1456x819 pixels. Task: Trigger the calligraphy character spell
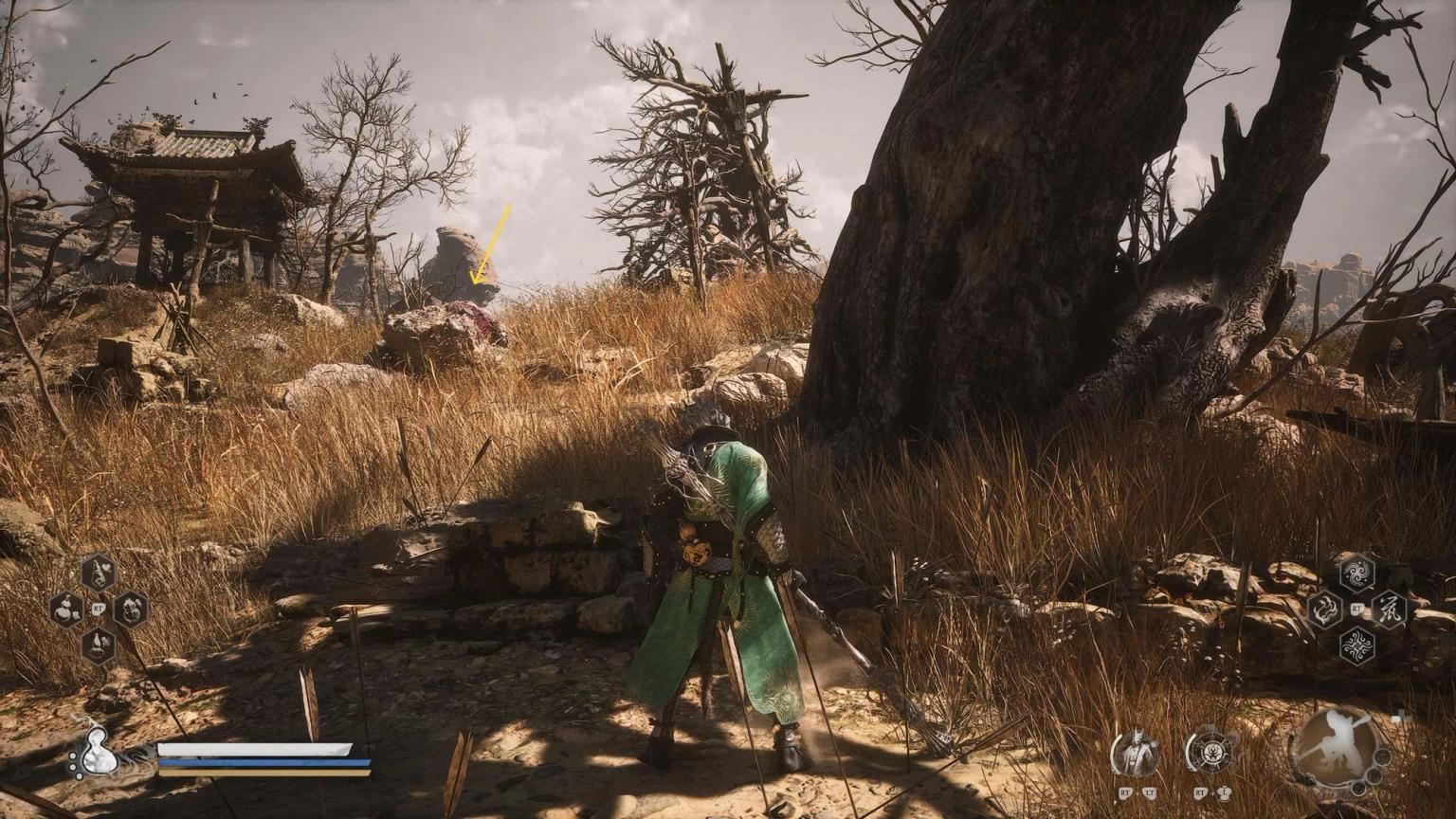click(1390, 609)
